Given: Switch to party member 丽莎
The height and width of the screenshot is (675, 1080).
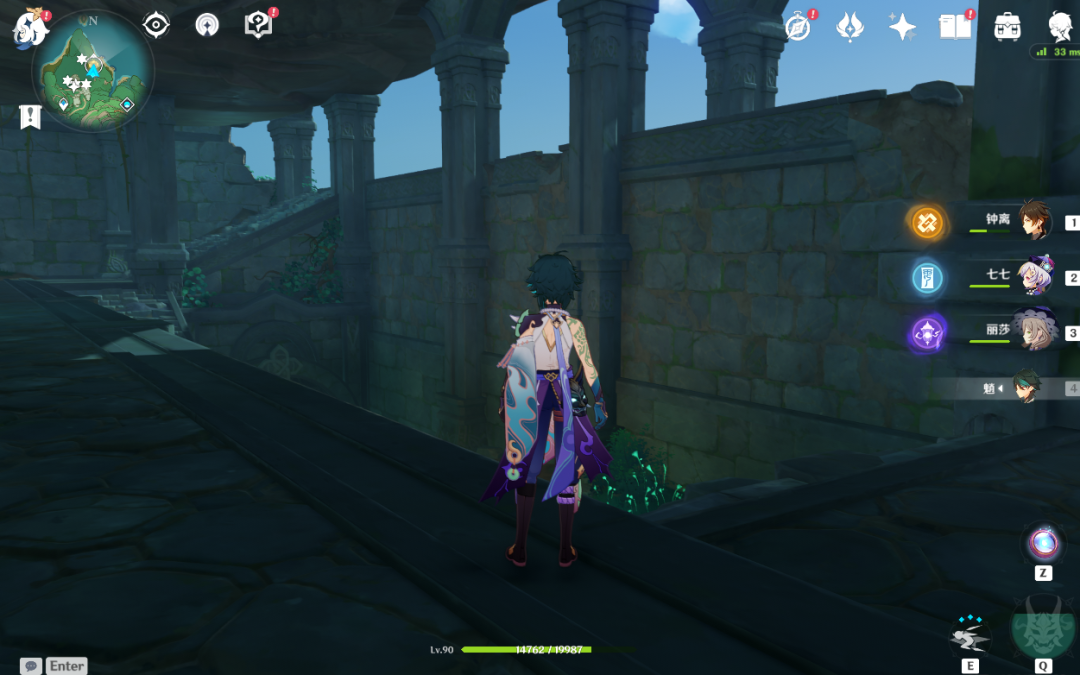Looking at the screenshot, I should pyautogui.click(x=1034, y=332).
